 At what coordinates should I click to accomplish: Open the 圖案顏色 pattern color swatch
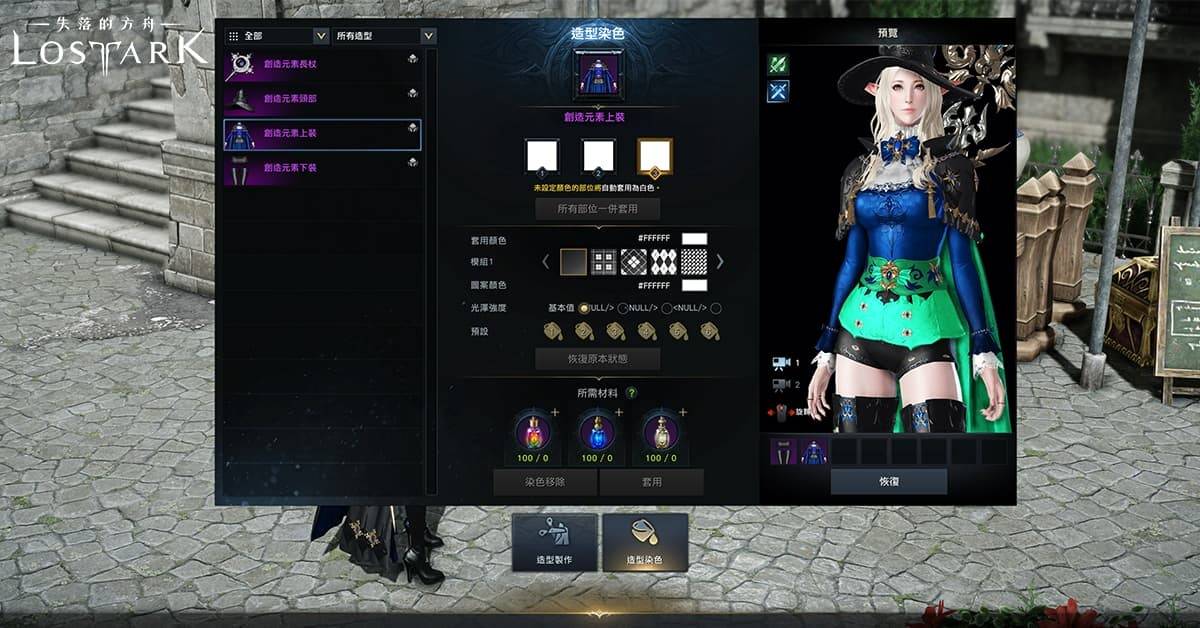click(694, 286)
